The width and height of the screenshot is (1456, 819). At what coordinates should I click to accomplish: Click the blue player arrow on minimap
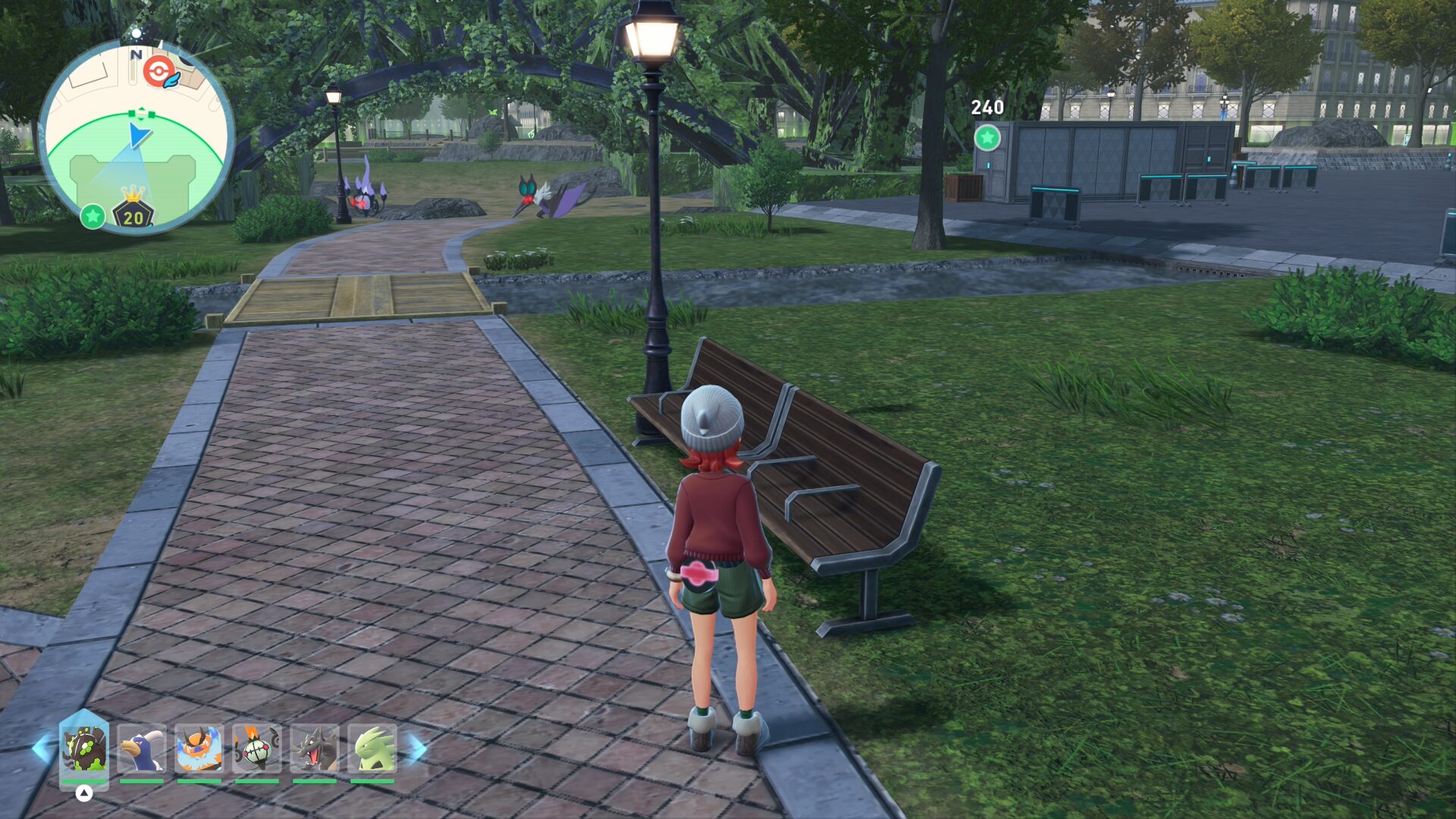[138, 136]
